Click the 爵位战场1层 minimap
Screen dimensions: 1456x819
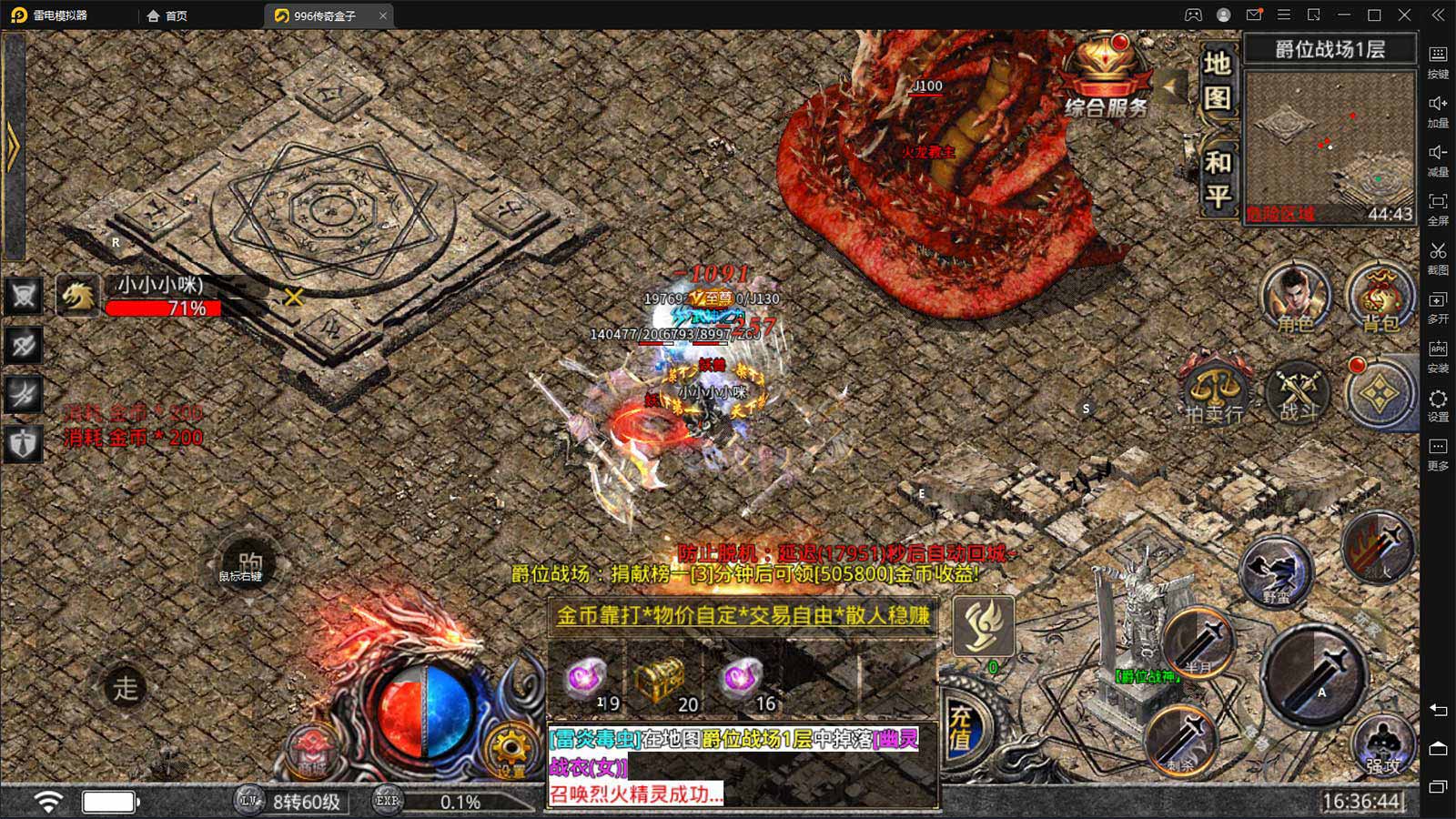tap(1329, 146)
